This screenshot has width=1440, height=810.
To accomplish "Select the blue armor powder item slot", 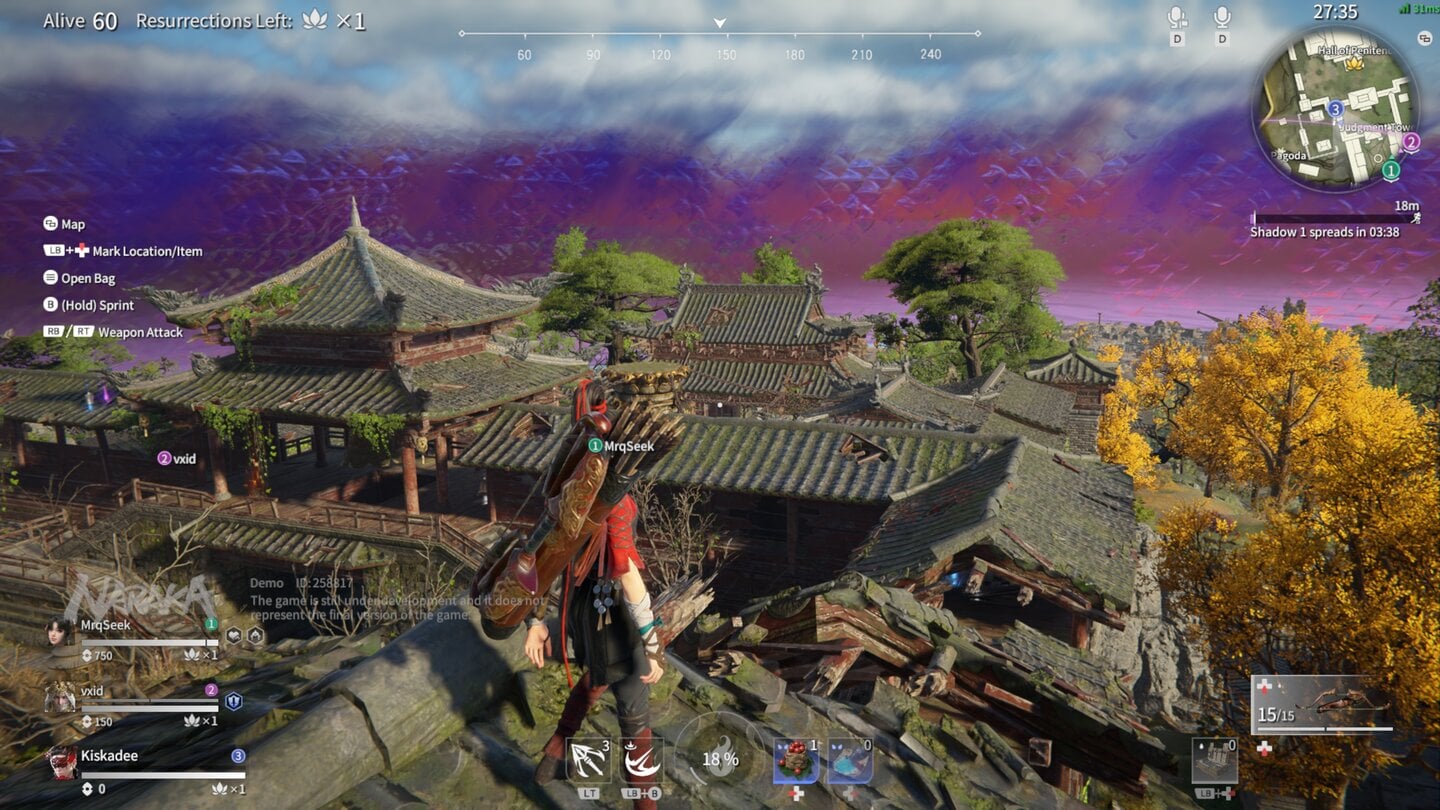I will (x=849, y=761).
